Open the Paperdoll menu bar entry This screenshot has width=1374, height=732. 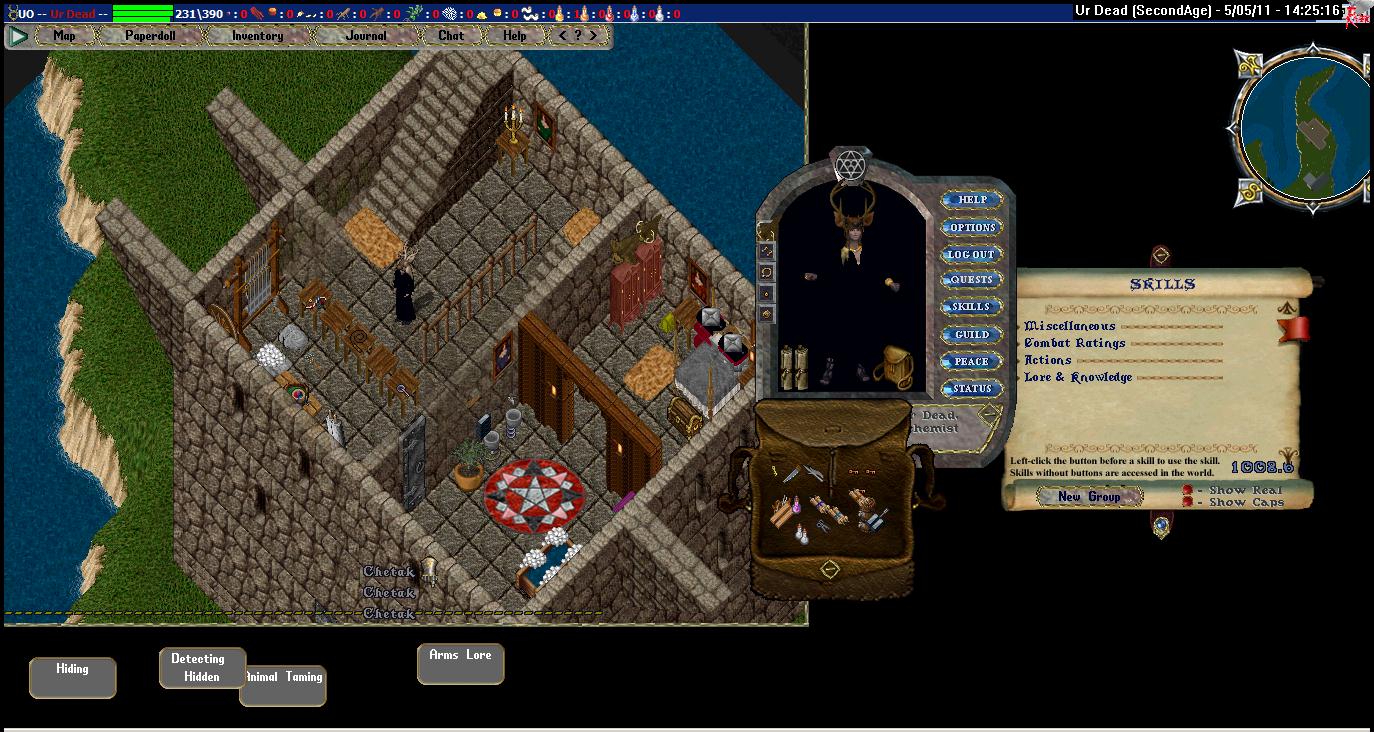coord(150,36)
